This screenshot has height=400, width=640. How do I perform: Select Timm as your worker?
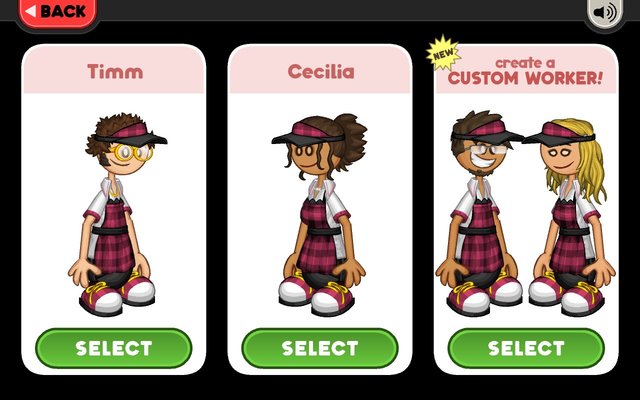[113, 348]
